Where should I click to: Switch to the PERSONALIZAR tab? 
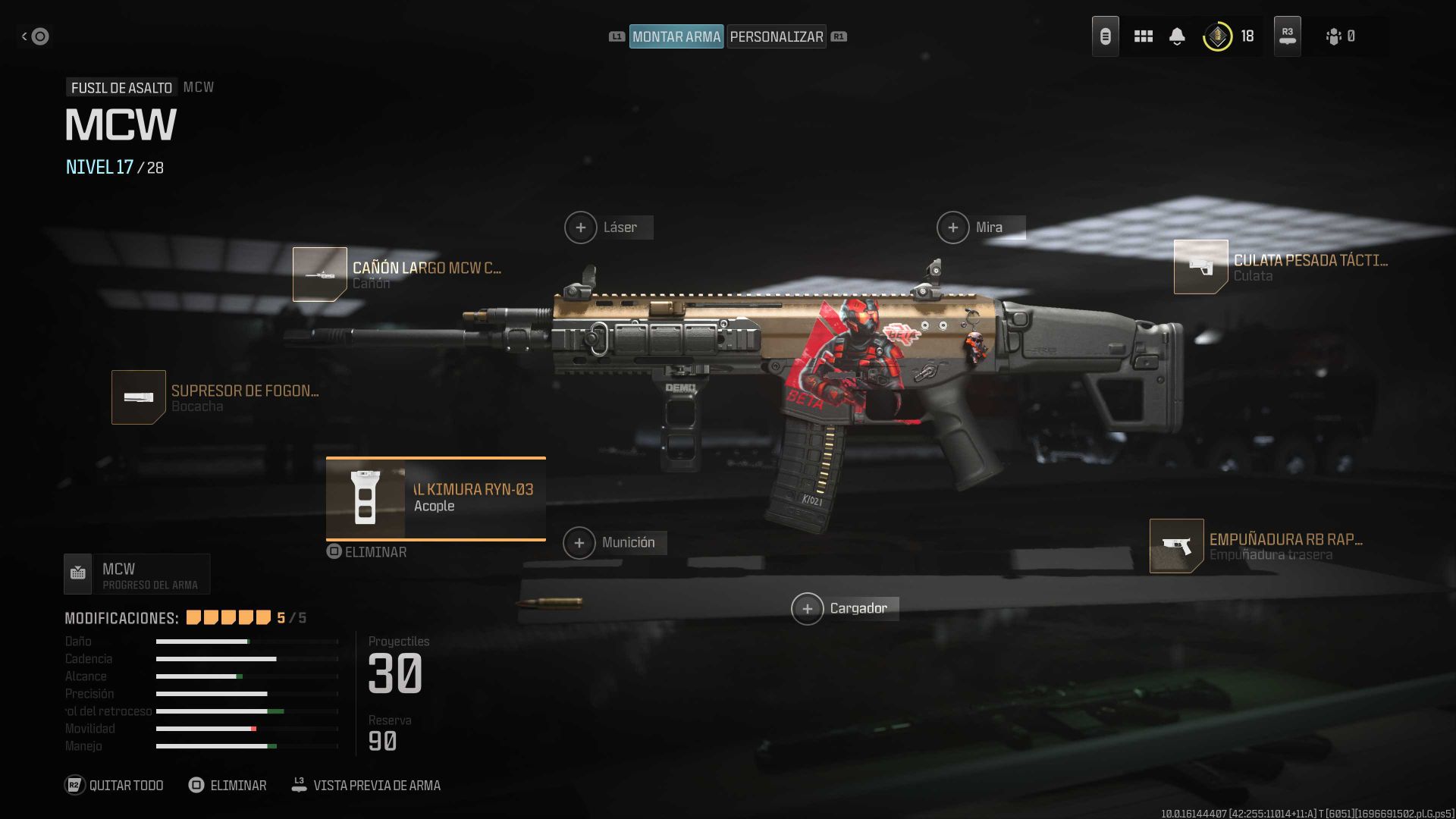776,36
